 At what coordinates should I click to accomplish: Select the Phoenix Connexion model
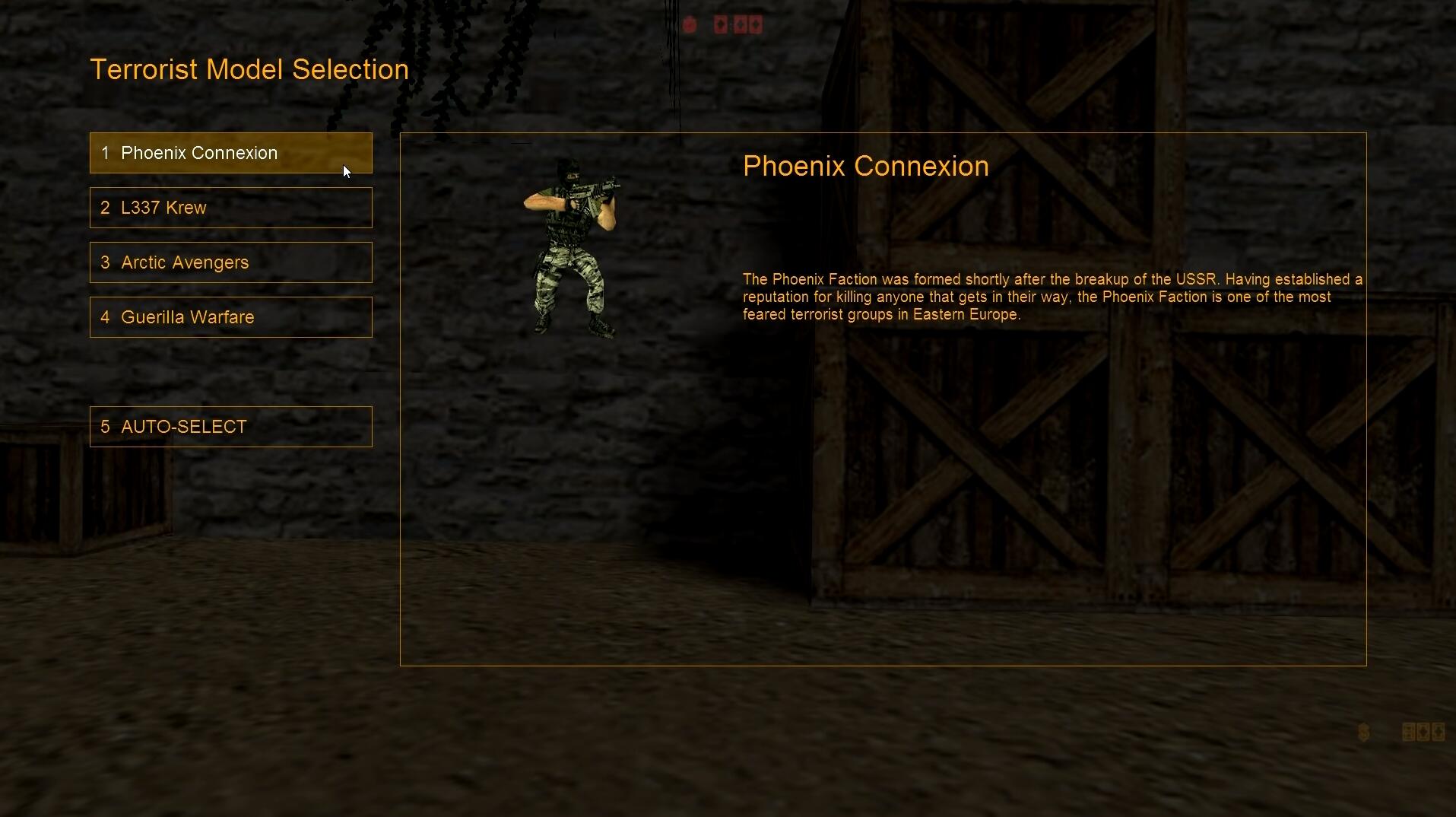230,153
